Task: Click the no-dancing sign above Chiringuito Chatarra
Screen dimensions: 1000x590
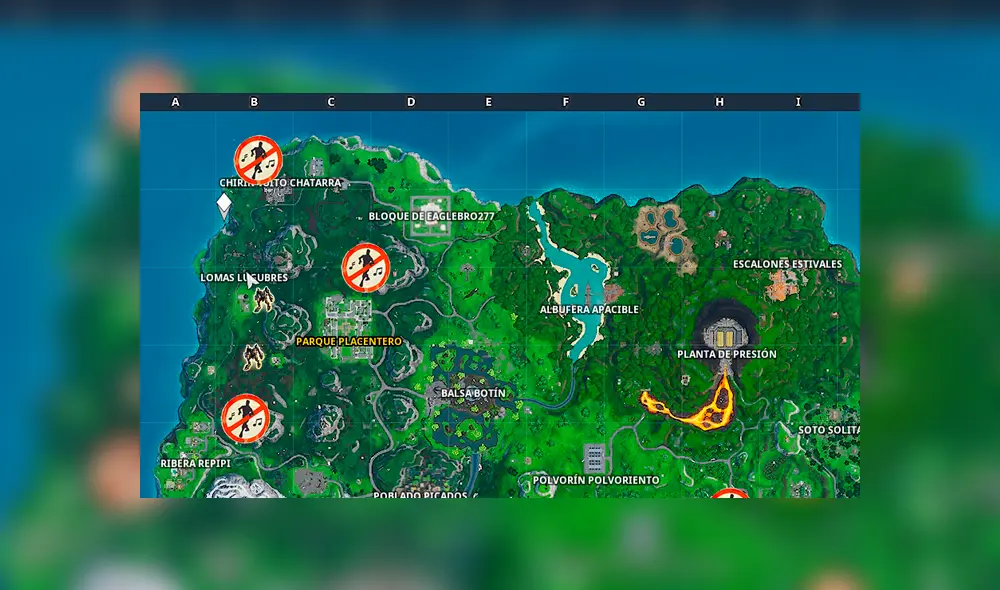Action: point(258,160)
